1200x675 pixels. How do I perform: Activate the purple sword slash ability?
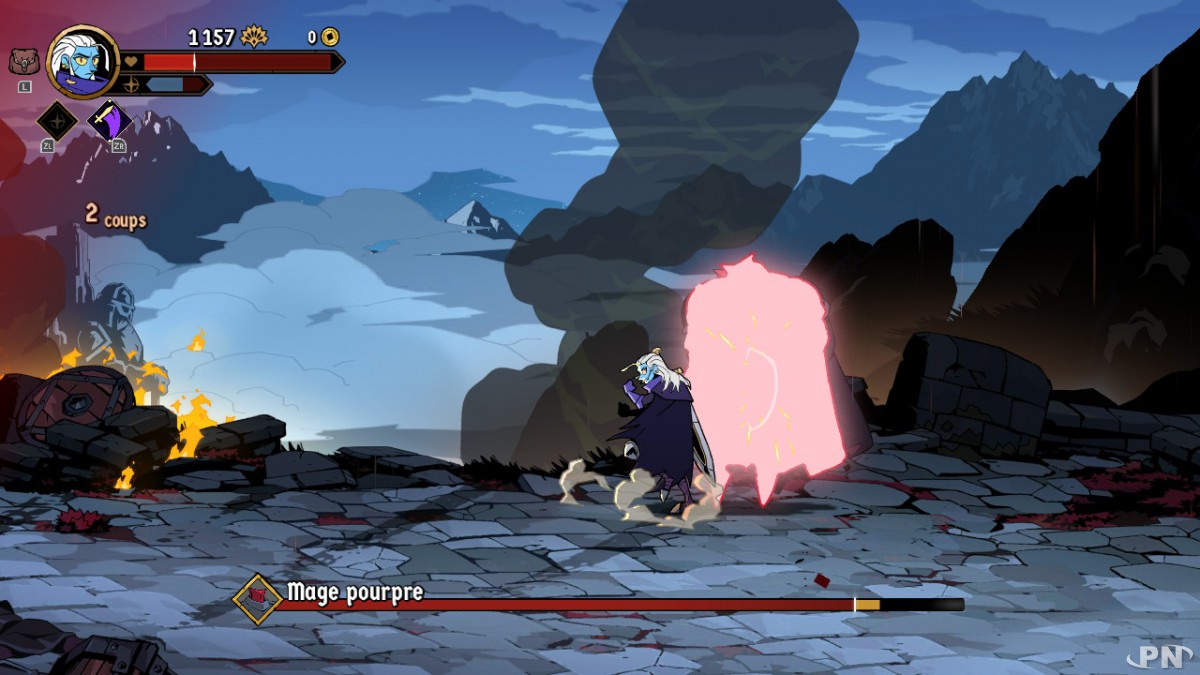109,121
